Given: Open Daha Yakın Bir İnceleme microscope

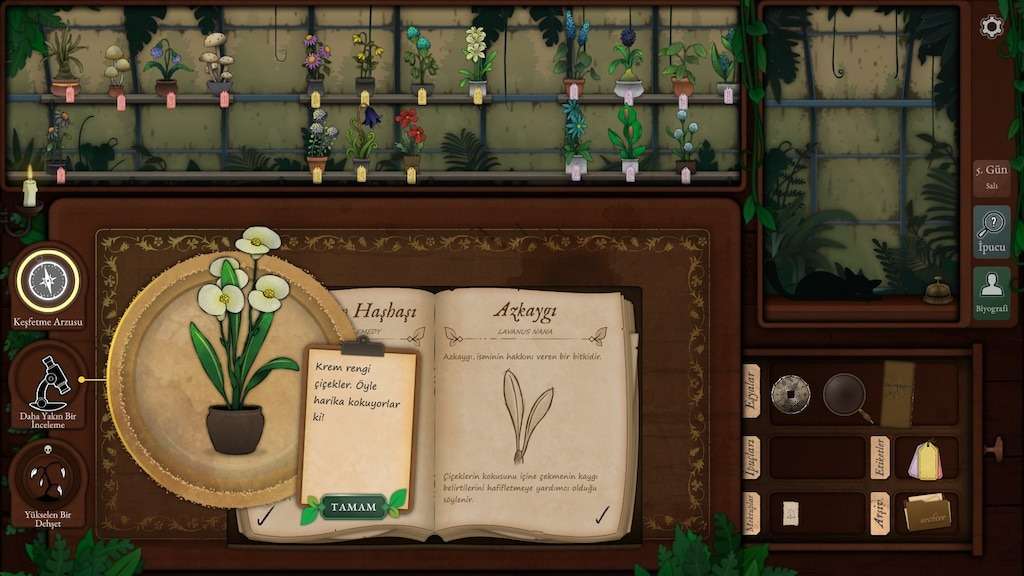Looking at the screenshot, I should coord(47,383).
